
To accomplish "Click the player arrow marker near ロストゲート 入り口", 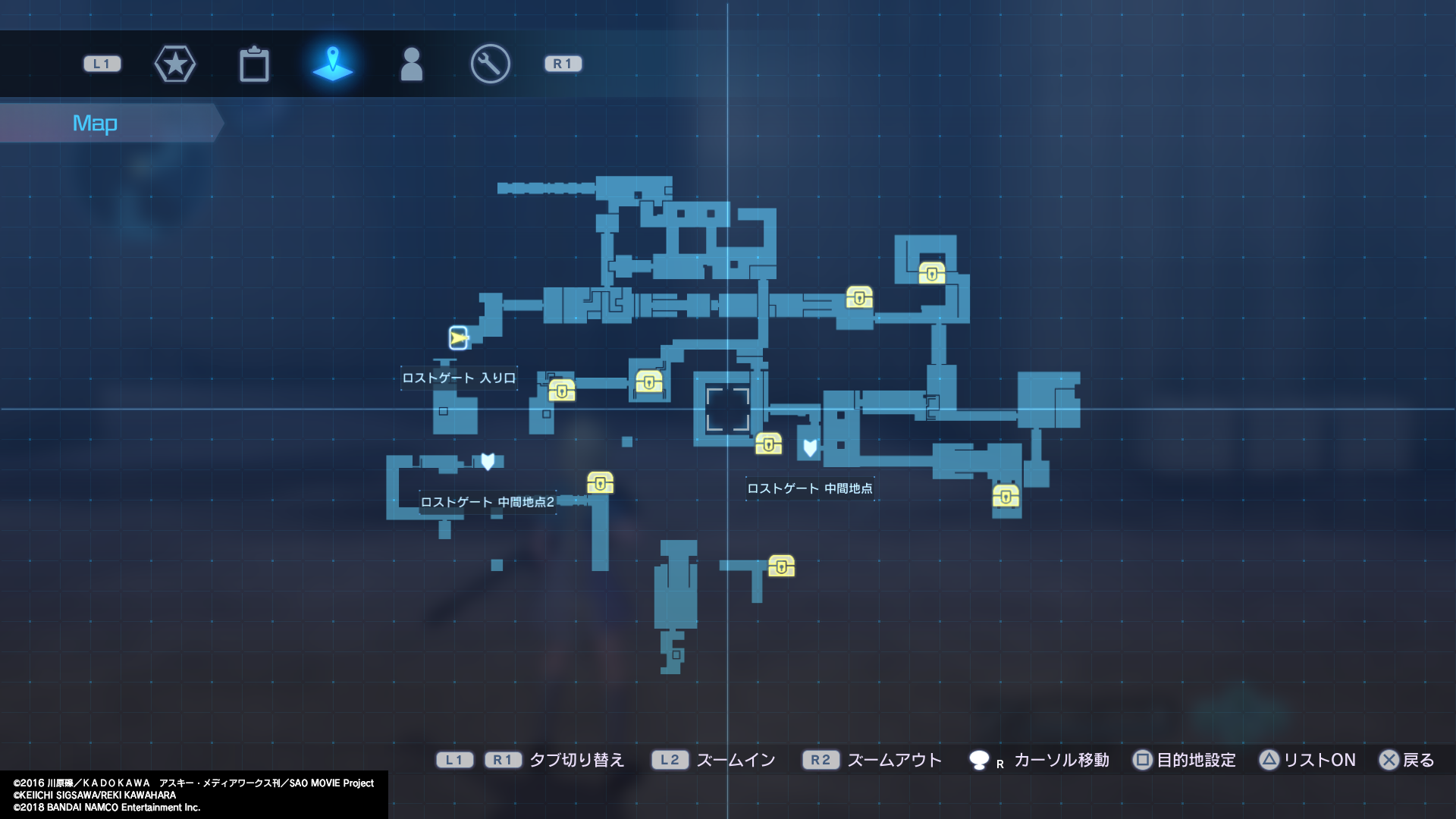I will [x=457, y=338].
